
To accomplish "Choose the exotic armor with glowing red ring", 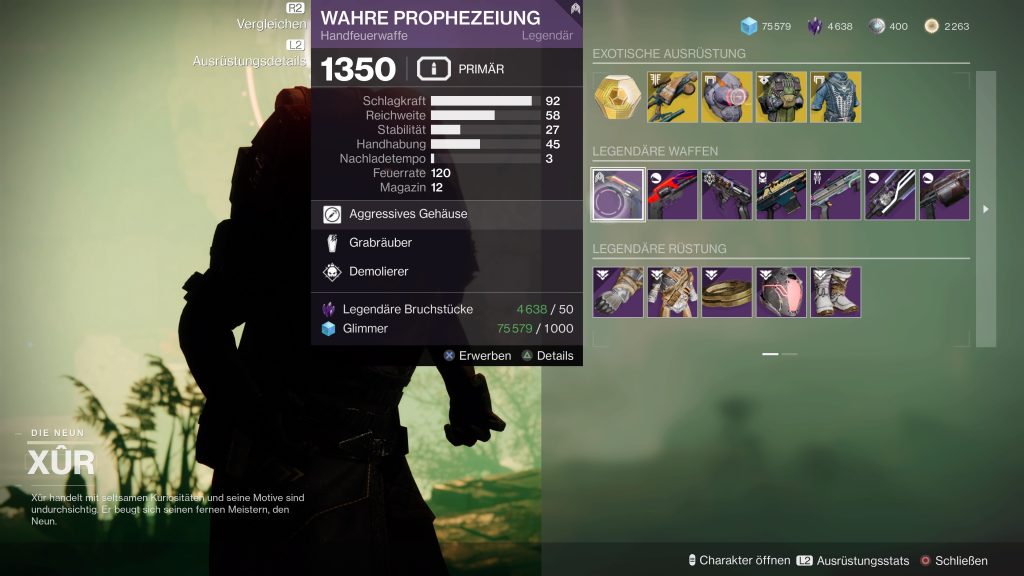I will (x=727, y=97).
